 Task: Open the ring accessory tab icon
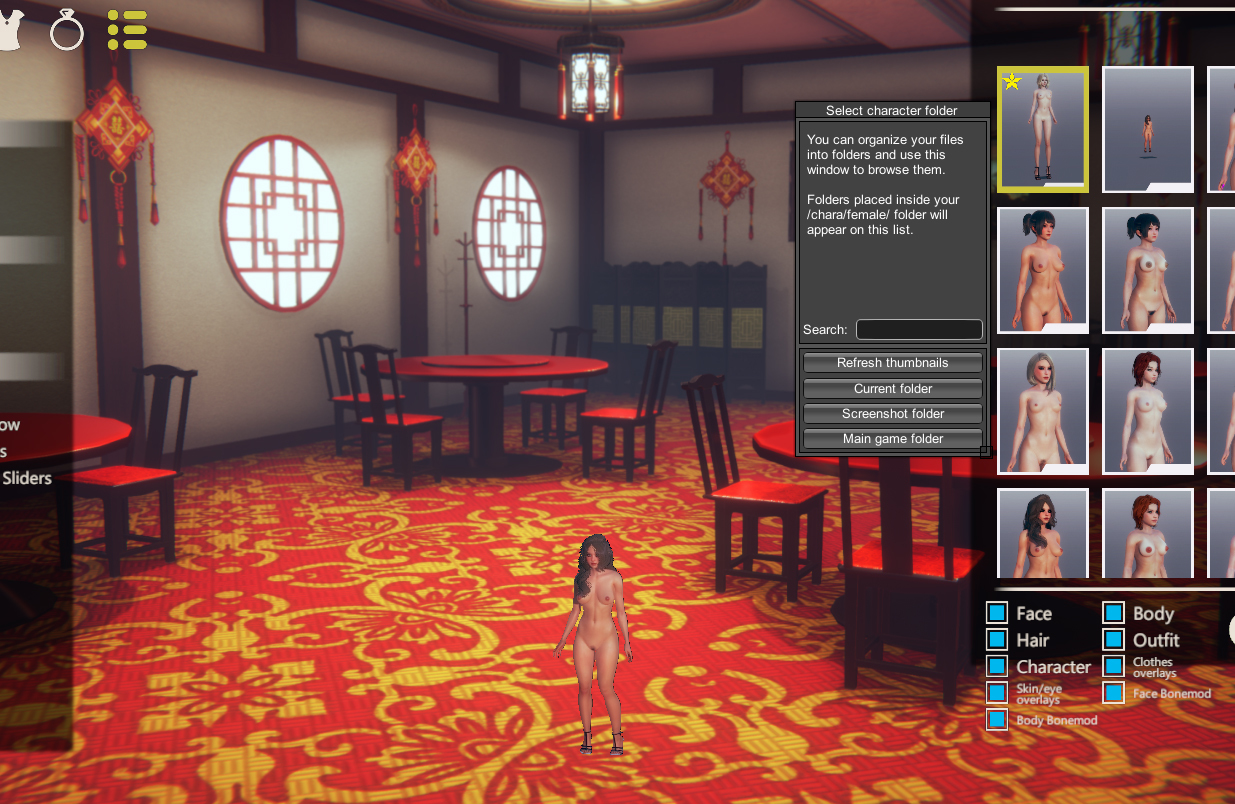click(x=67, y=32)
